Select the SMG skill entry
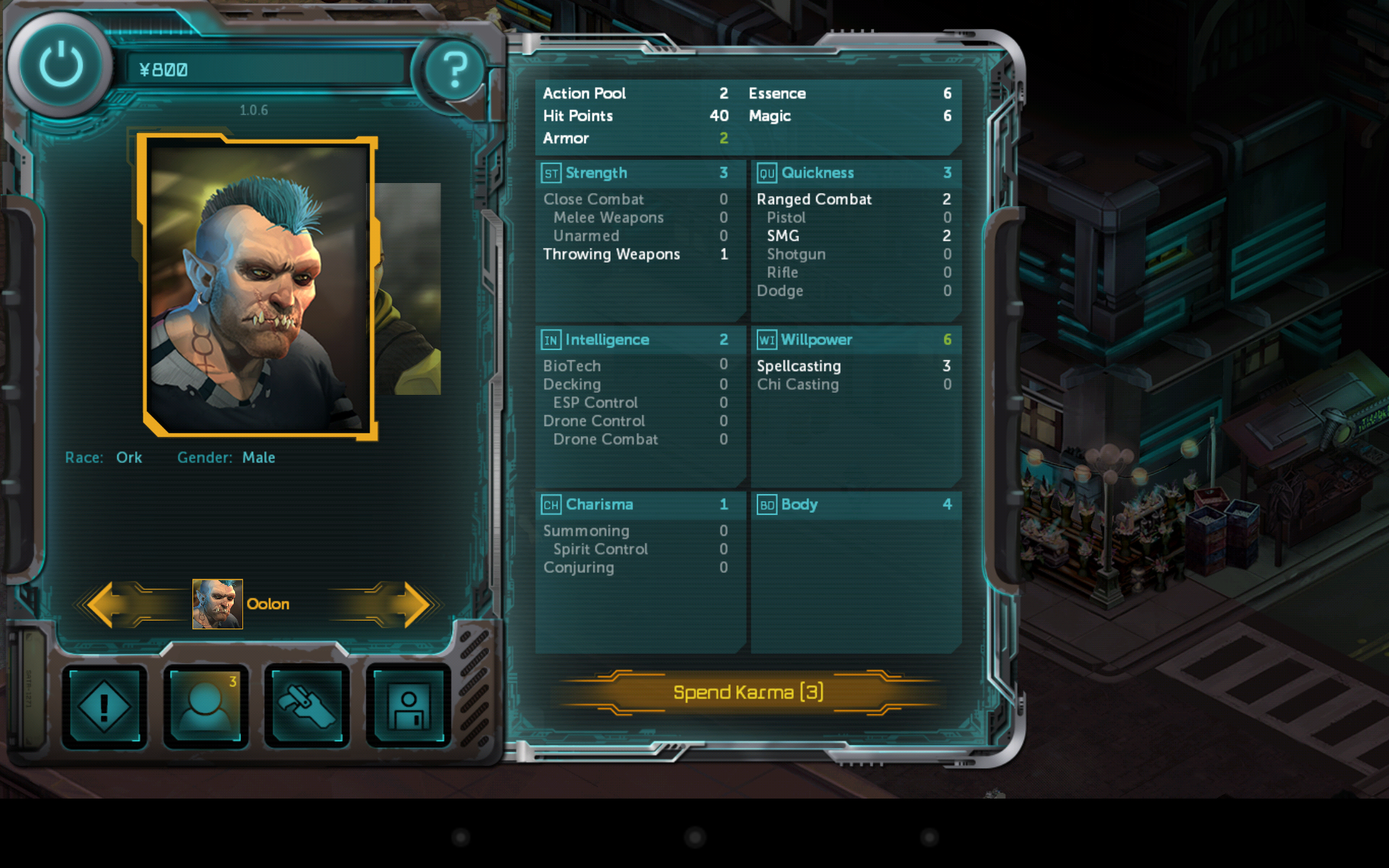The image size is (1389, 868). tap(781, 236)
